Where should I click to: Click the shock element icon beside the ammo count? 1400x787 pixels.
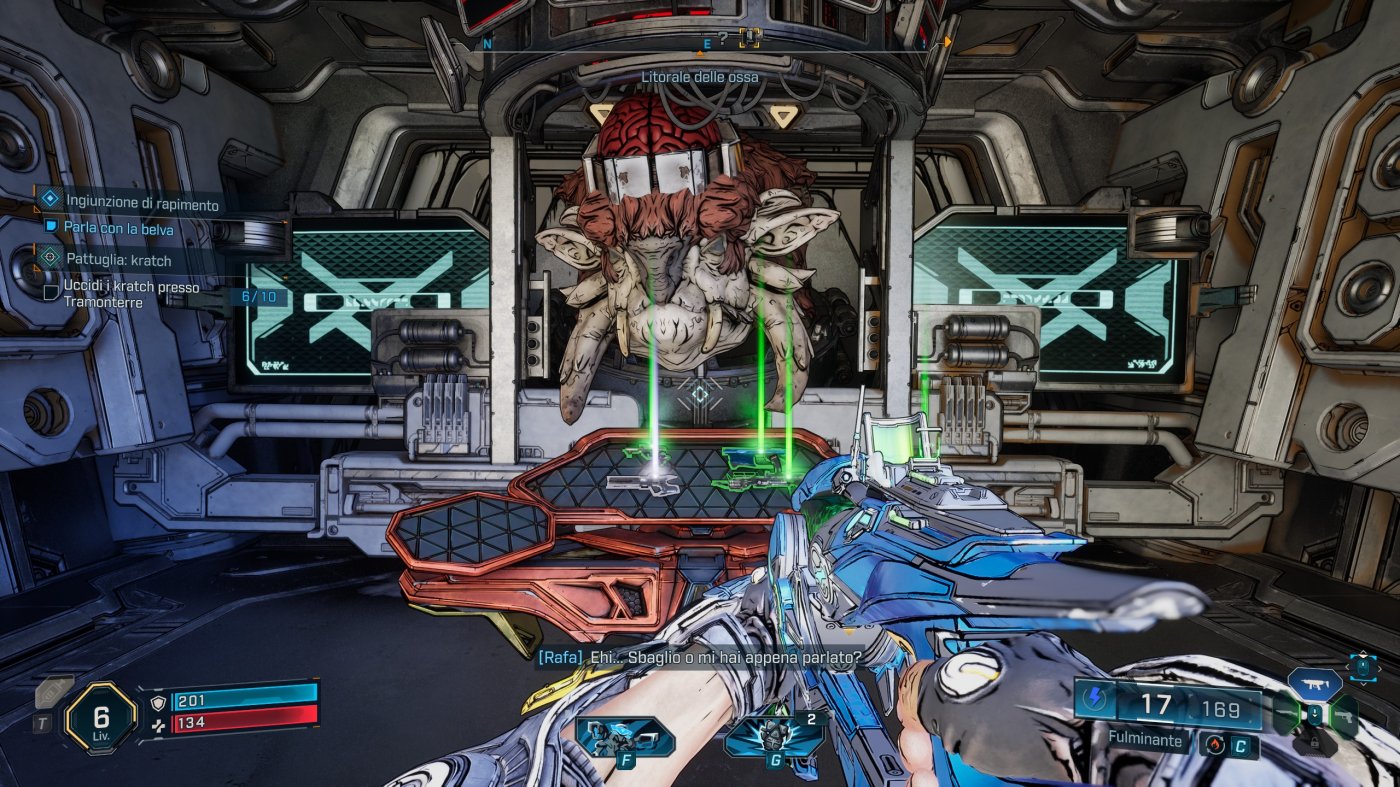1095,697
